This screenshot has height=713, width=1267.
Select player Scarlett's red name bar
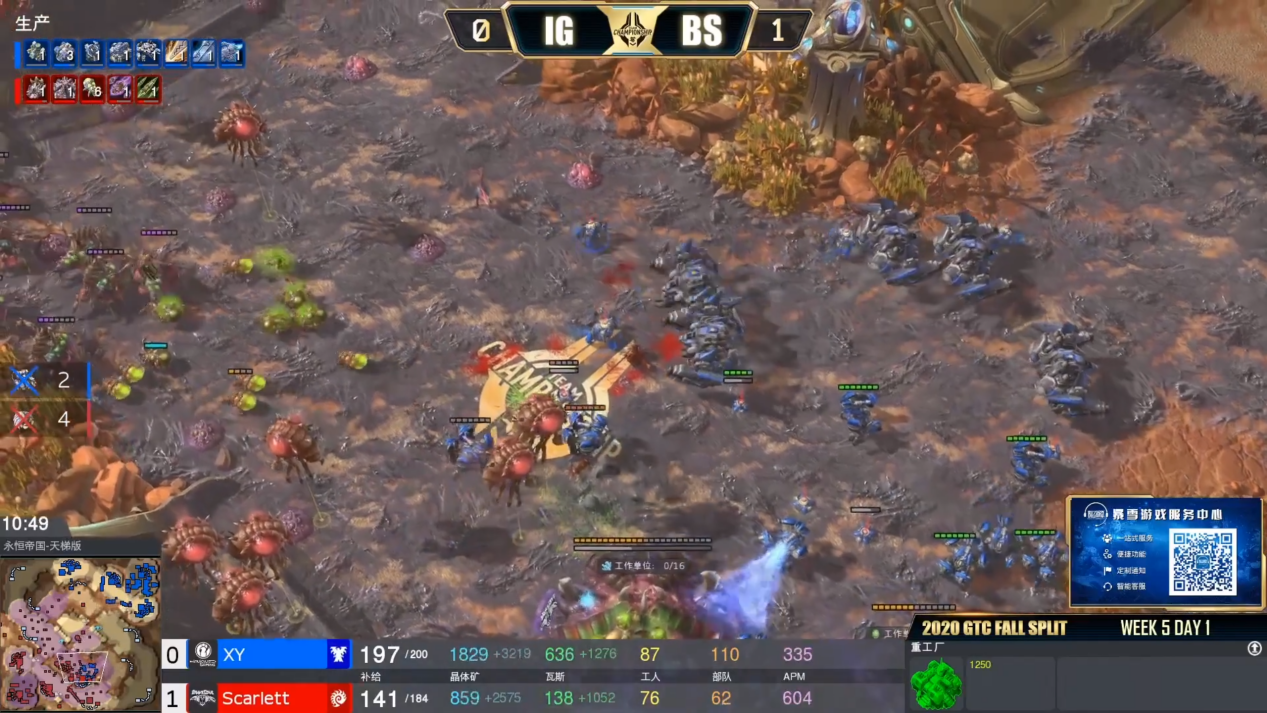point(271,697)
